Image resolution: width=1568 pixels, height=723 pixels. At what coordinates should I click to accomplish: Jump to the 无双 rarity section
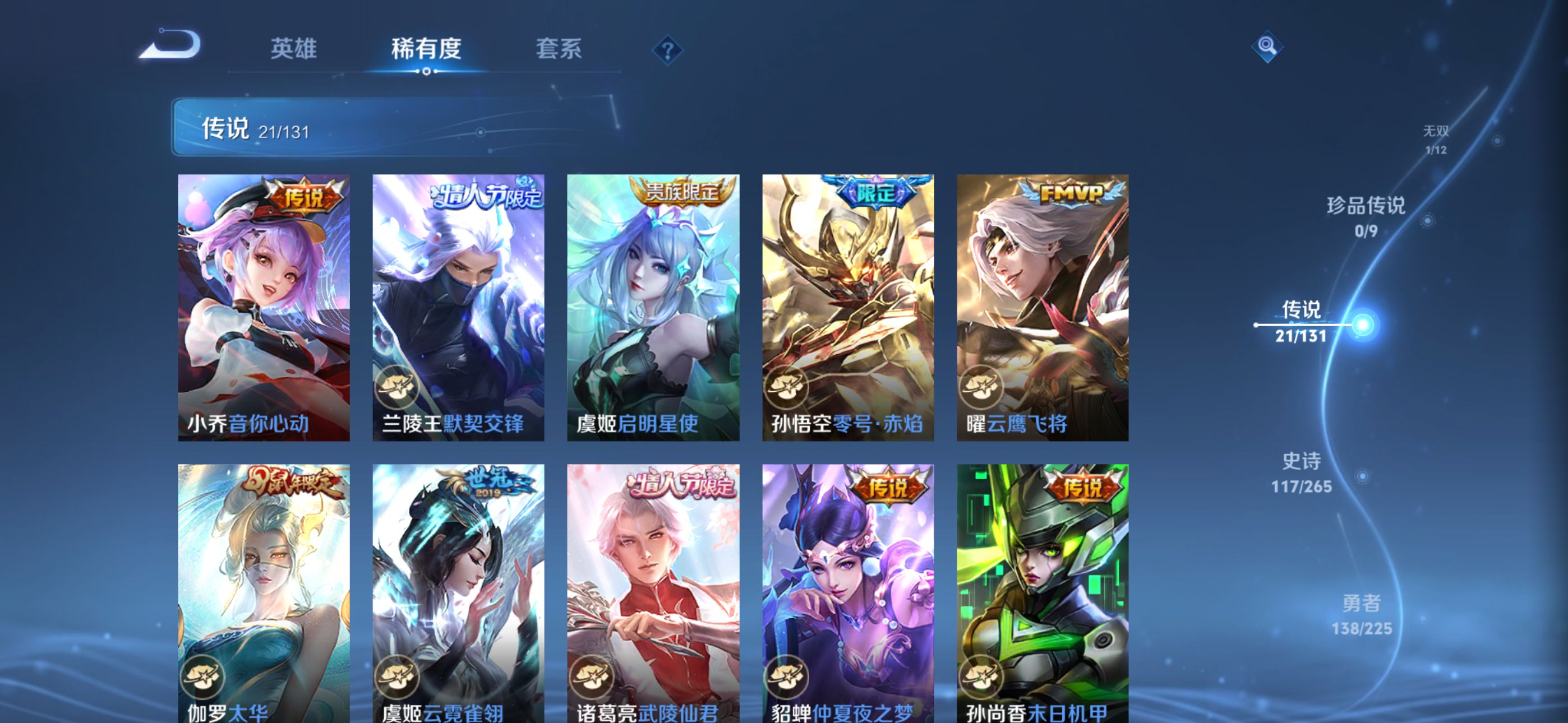pyautogui.click(x=1435, y=140)
